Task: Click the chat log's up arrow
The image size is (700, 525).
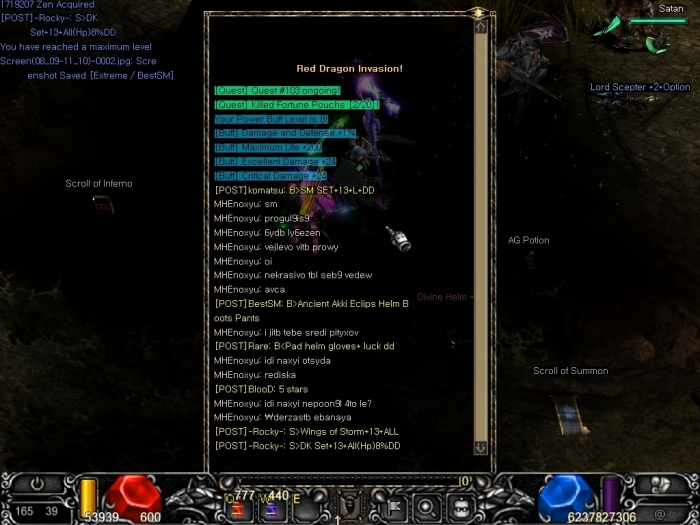Action: click(481, 28)
